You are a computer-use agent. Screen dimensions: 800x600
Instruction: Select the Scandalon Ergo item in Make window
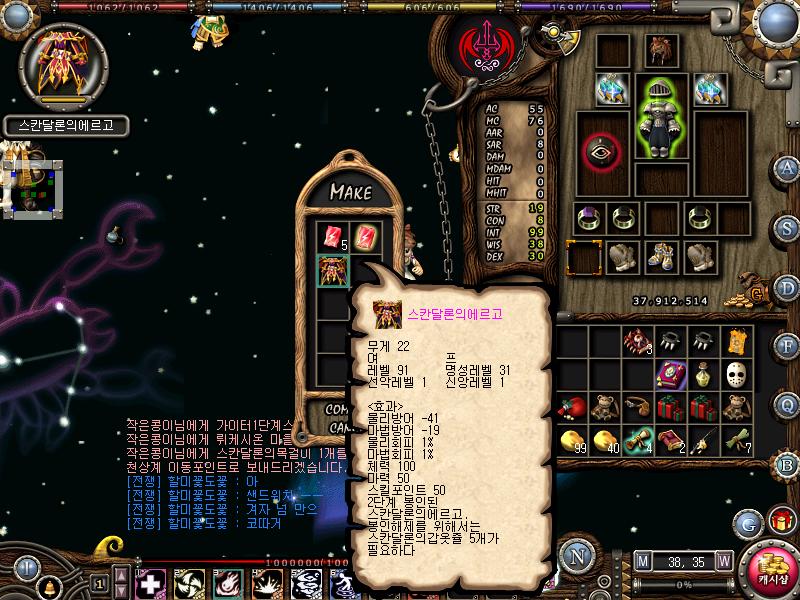[333, 270]
